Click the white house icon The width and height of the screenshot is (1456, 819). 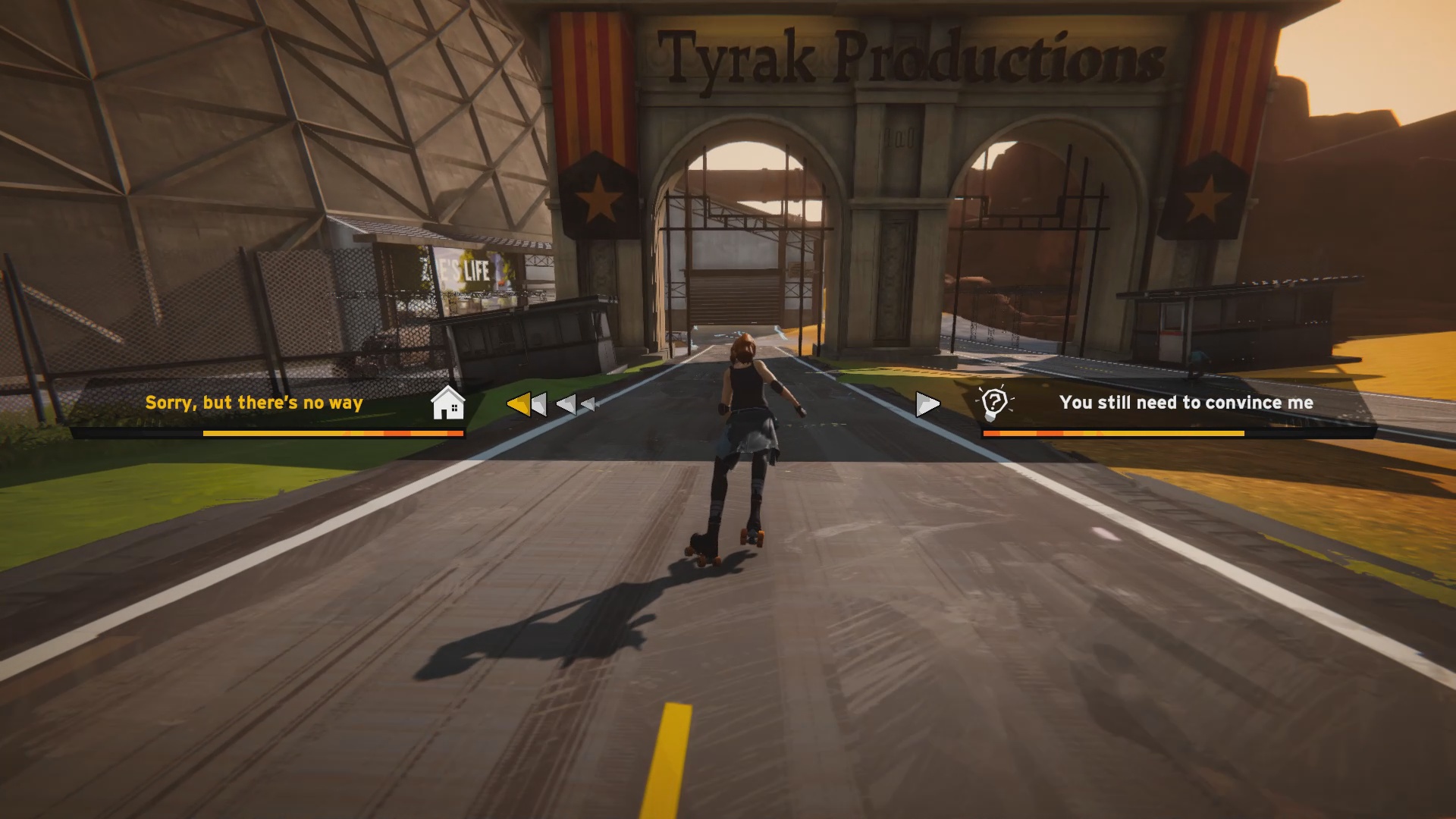(x=447, y=403)
